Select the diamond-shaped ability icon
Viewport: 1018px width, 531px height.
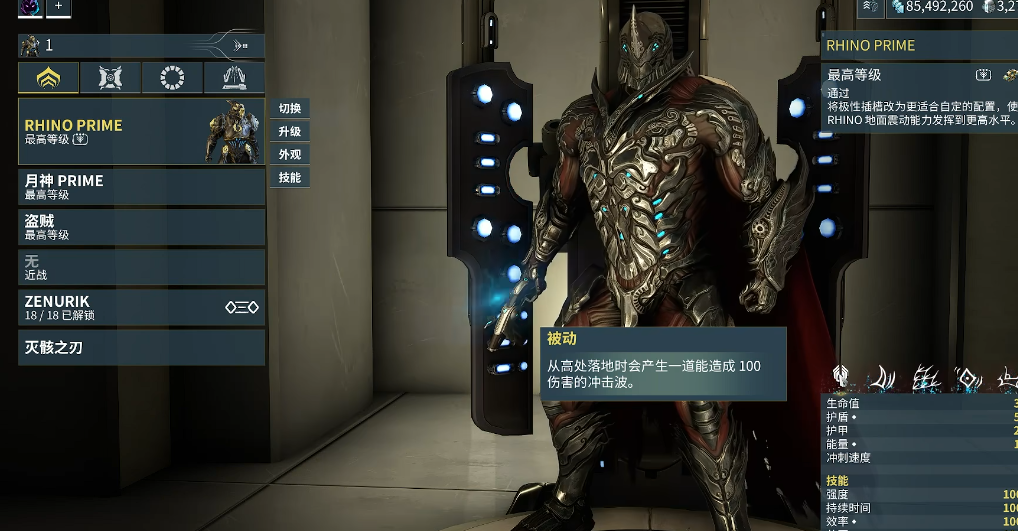[968, 378]
